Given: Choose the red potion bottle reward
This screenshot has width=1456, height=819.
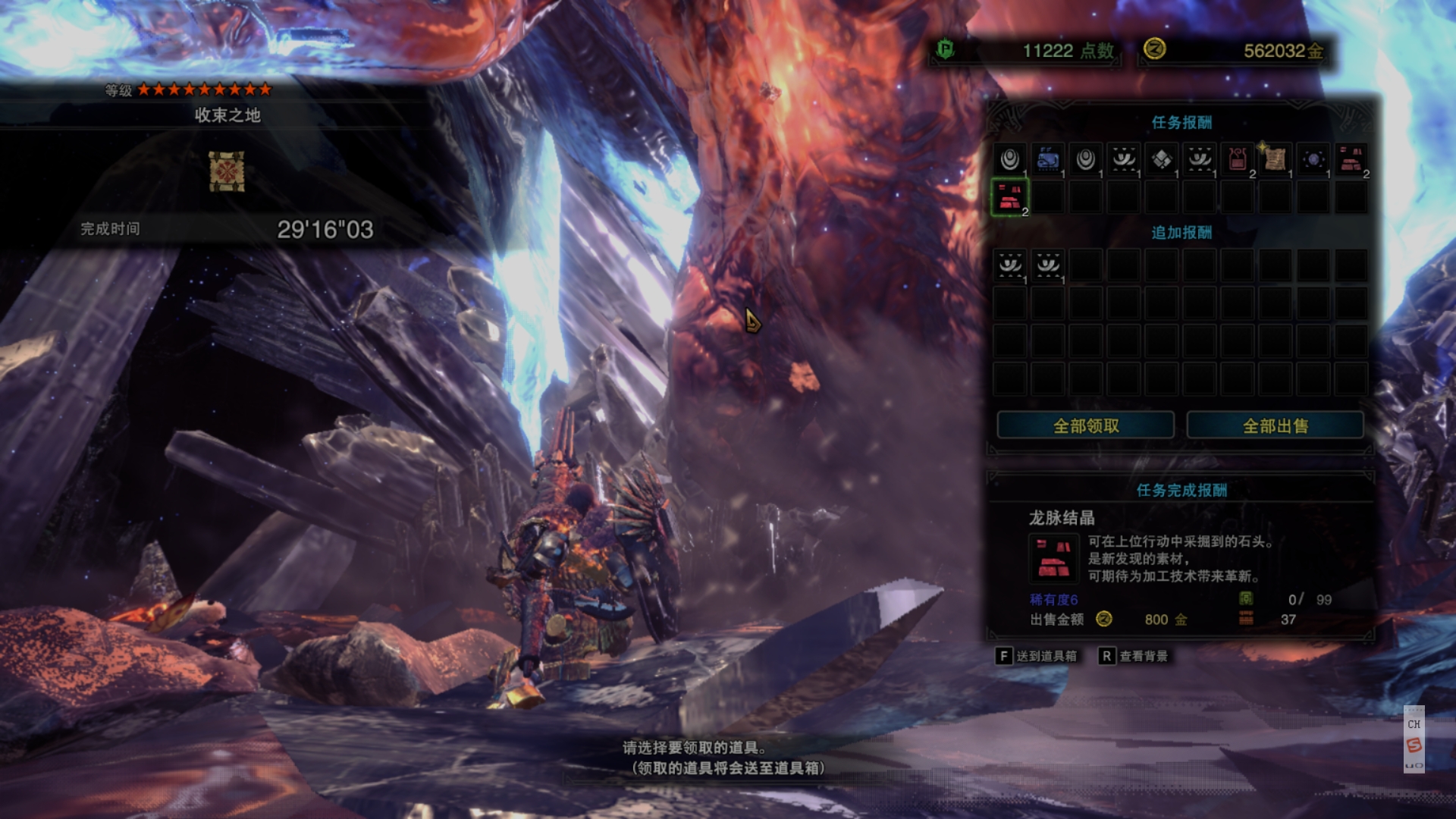Looking at the screenshot, I should tap(1238, 159).
